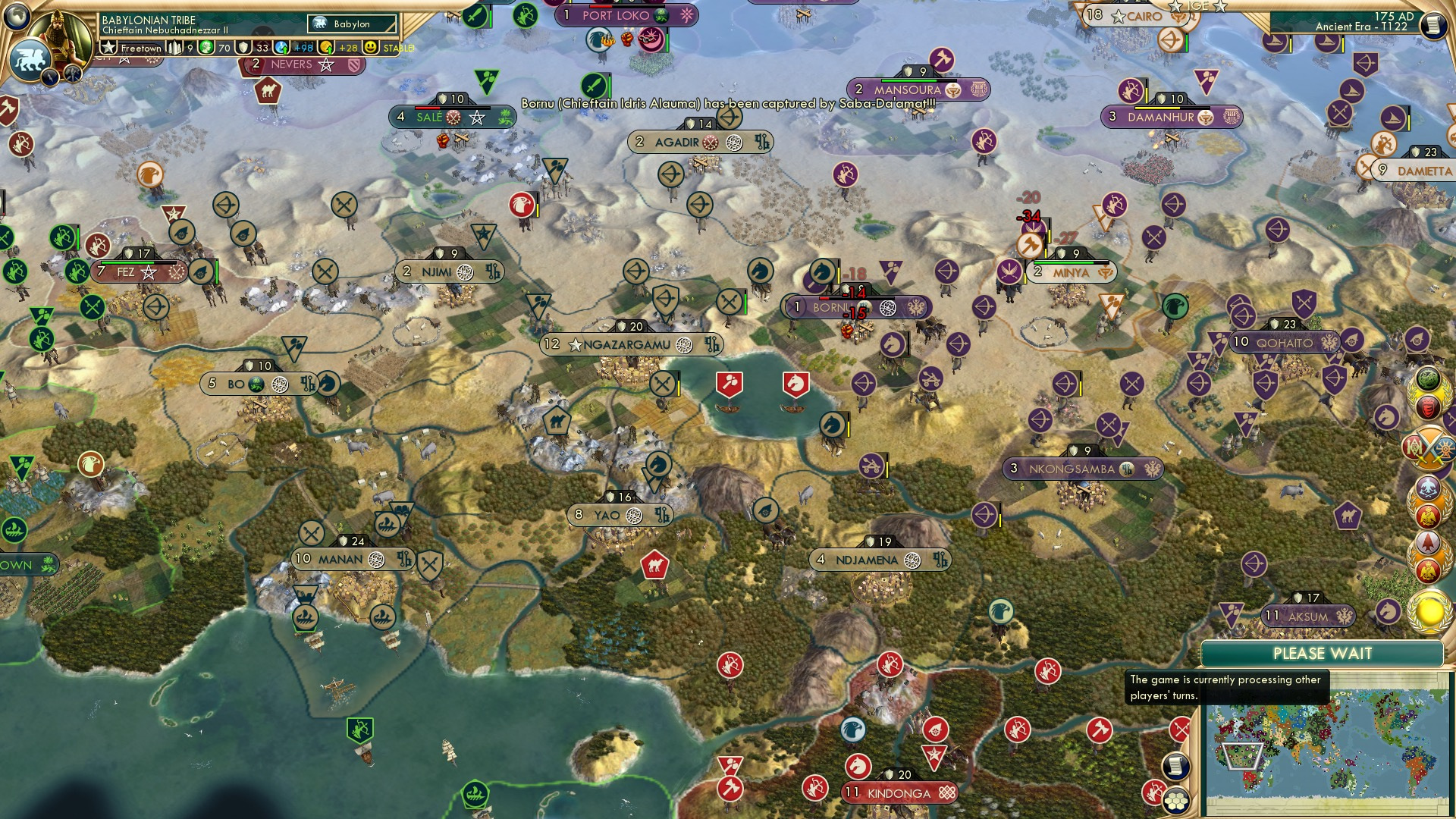Click the culture icon showing 33
Image resolution: width=1456 pixels, height=819 pixels.
click(x=243, y=47)
